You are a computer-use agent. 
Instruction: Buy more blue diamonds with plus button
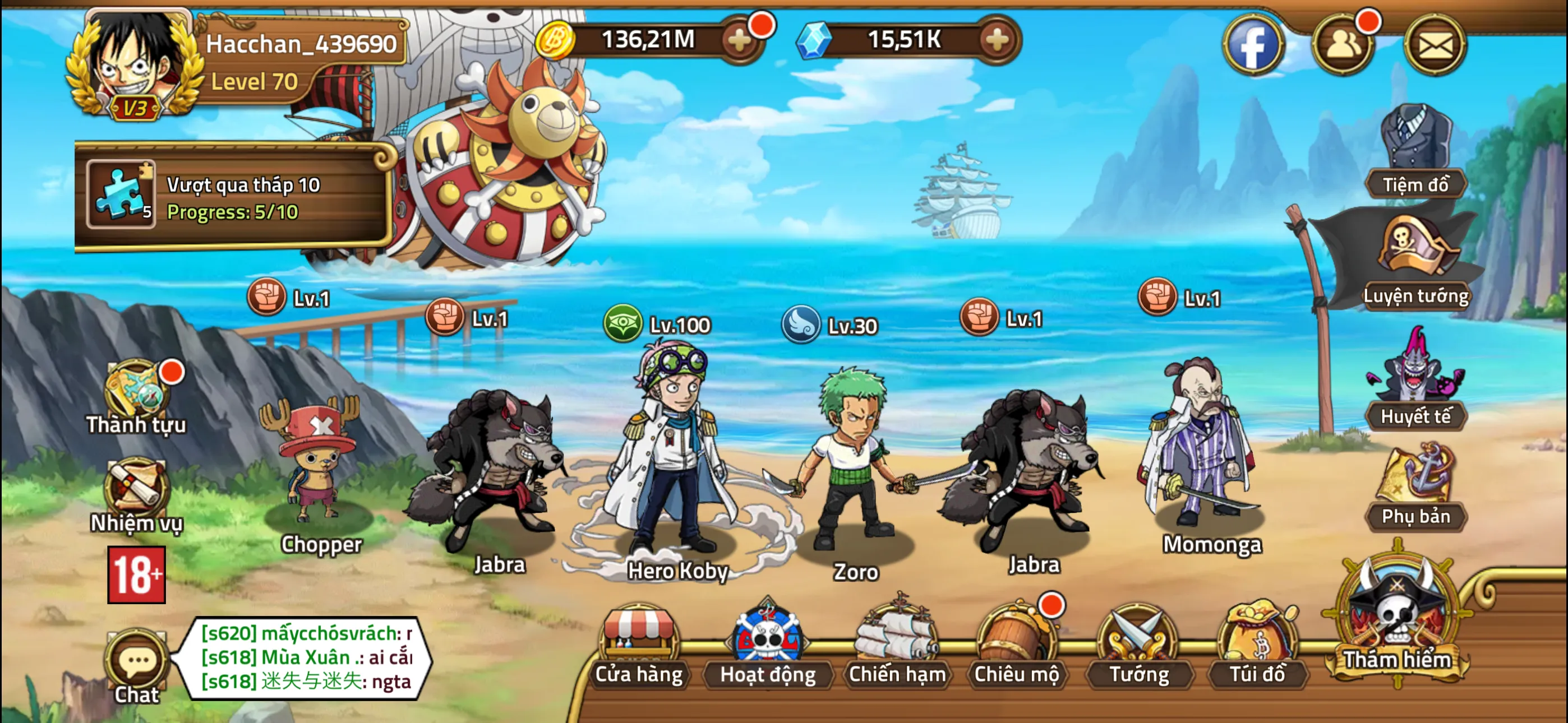pos(997,41)
